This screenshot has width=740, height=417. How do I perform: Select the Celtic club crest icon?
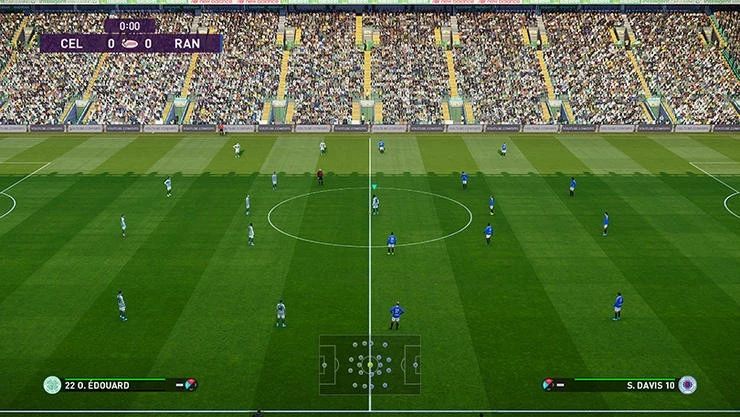click(52, 384)
